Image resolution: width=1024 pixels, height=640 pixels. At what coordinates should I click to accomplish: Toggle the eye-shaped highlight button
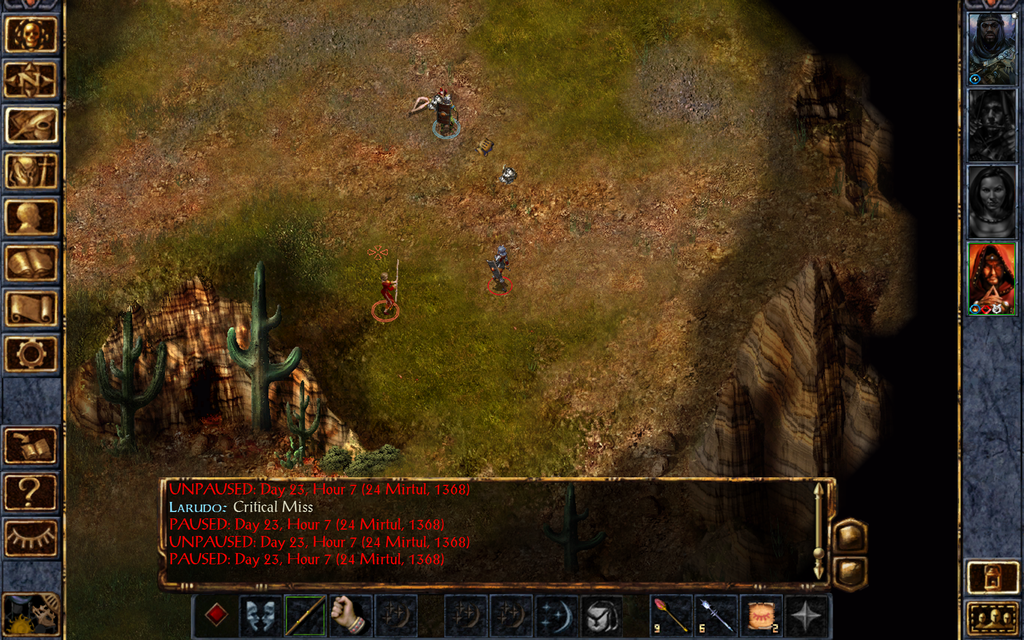[x=30, y=538]
